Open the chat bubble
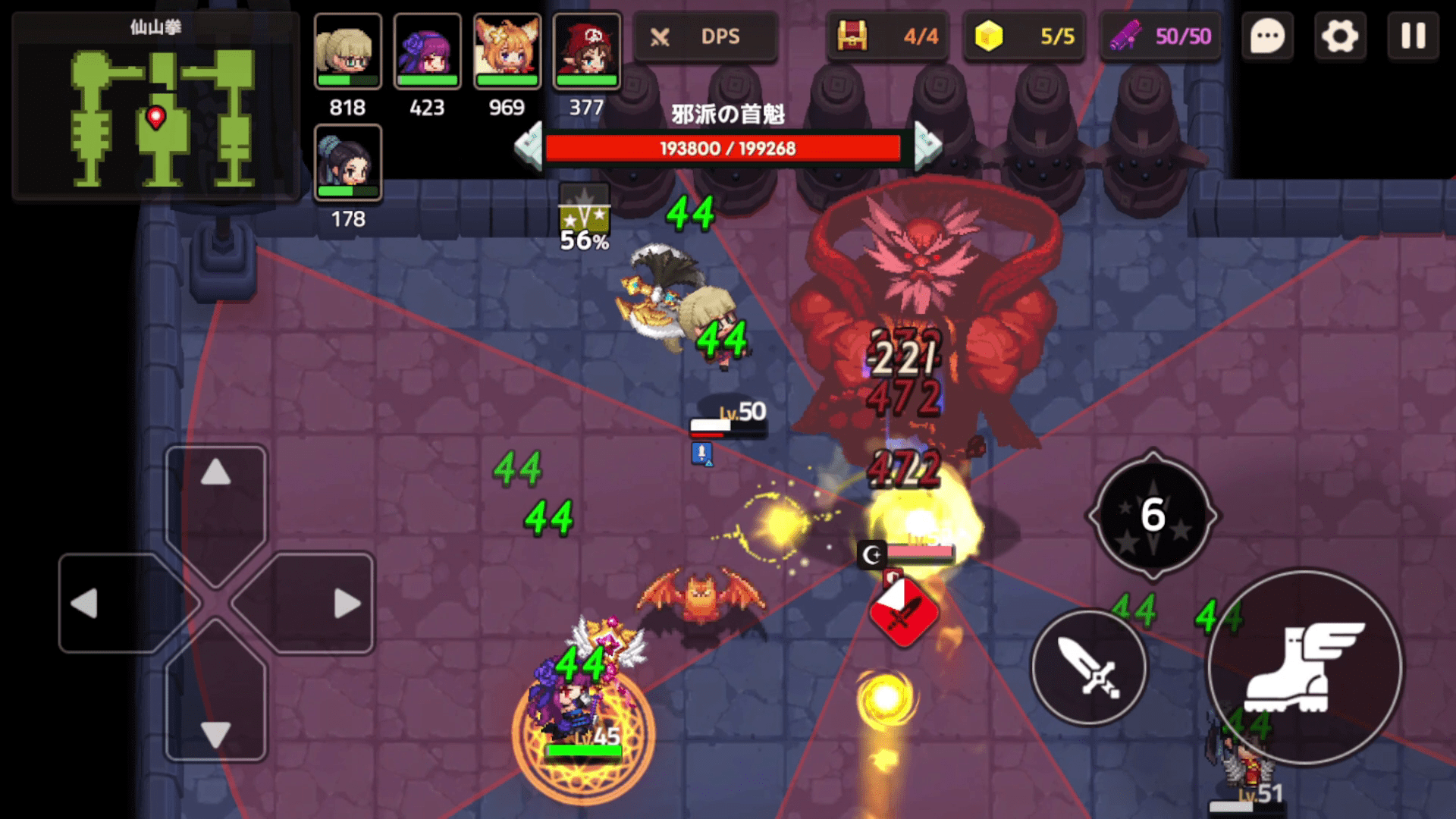 click(x=1267, y=36)
